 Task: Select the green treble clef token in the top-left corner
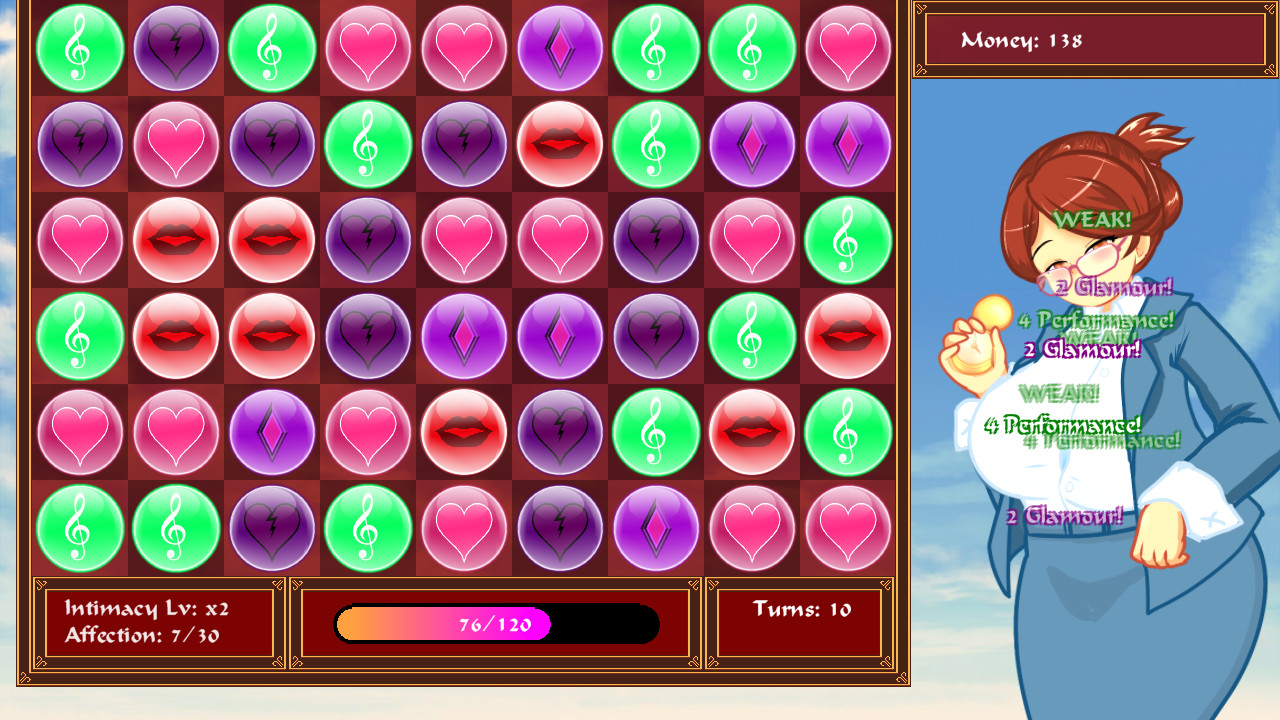point(80,48)
